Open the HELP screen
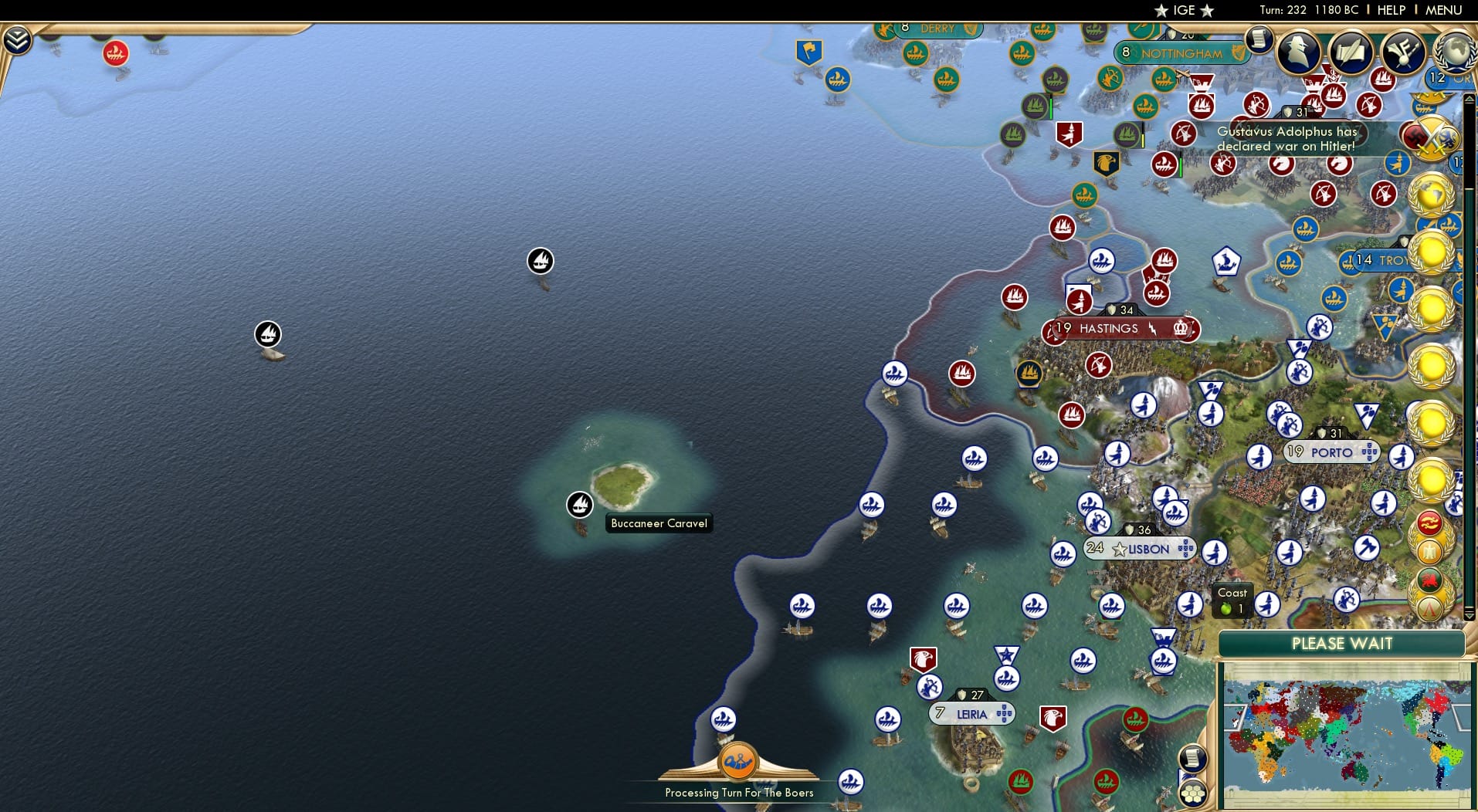1478x812 pixels. click(x=1390, y=10)
